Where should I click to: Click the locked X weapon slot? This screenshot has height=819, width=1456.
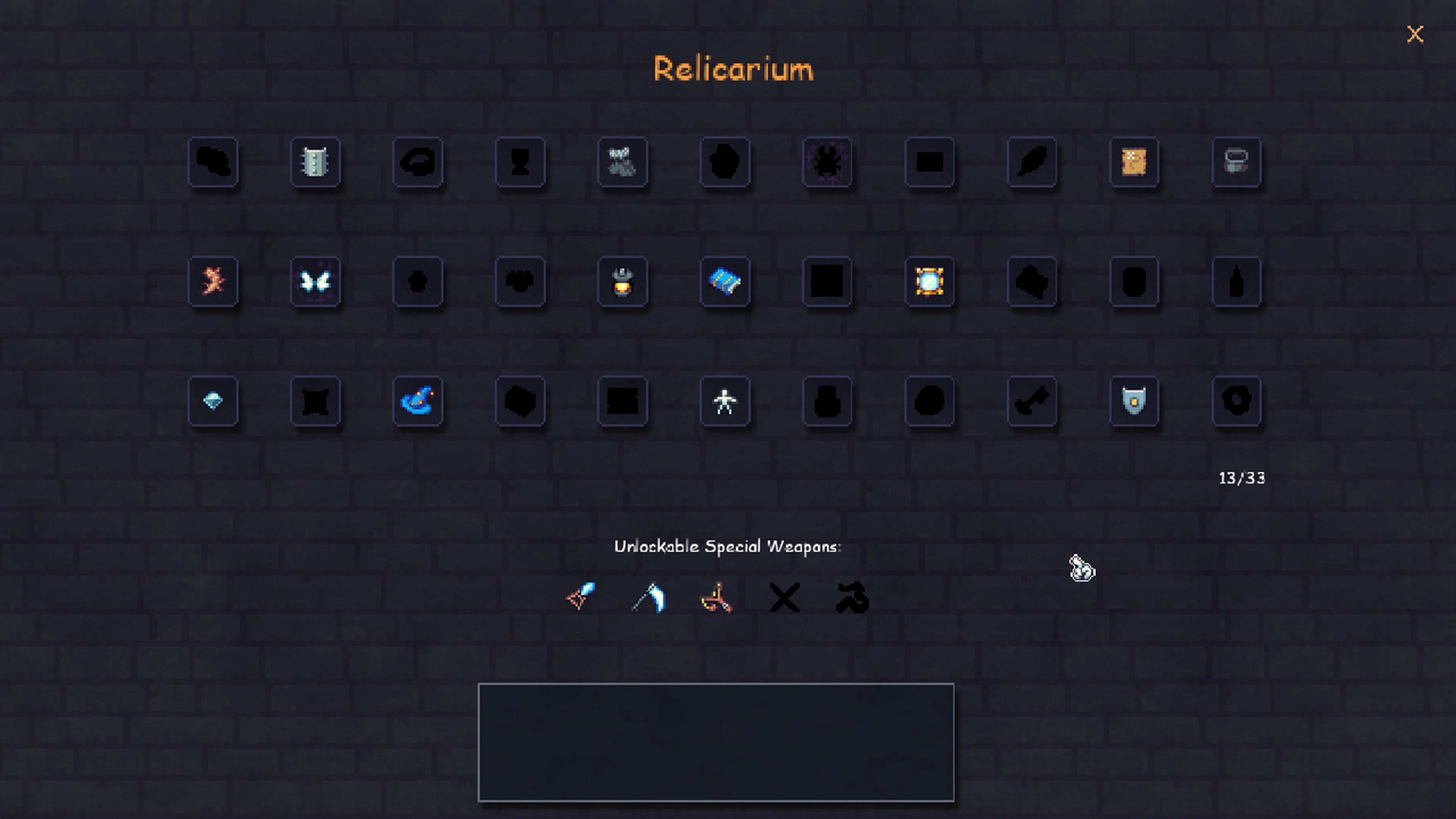pos(784,598)
